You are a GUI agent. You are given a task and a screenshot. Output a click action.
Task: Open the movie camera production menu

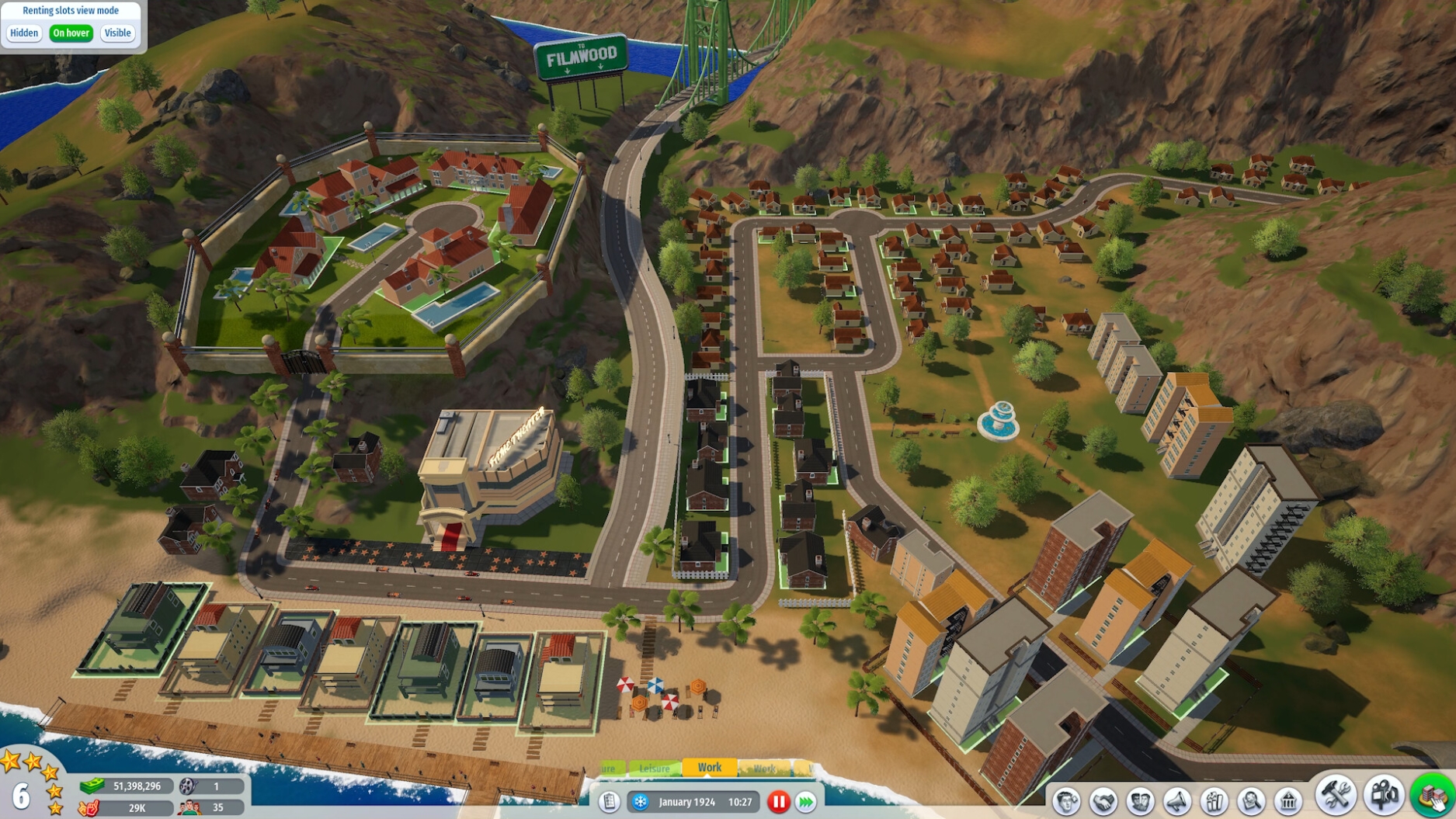point(1384,795)
